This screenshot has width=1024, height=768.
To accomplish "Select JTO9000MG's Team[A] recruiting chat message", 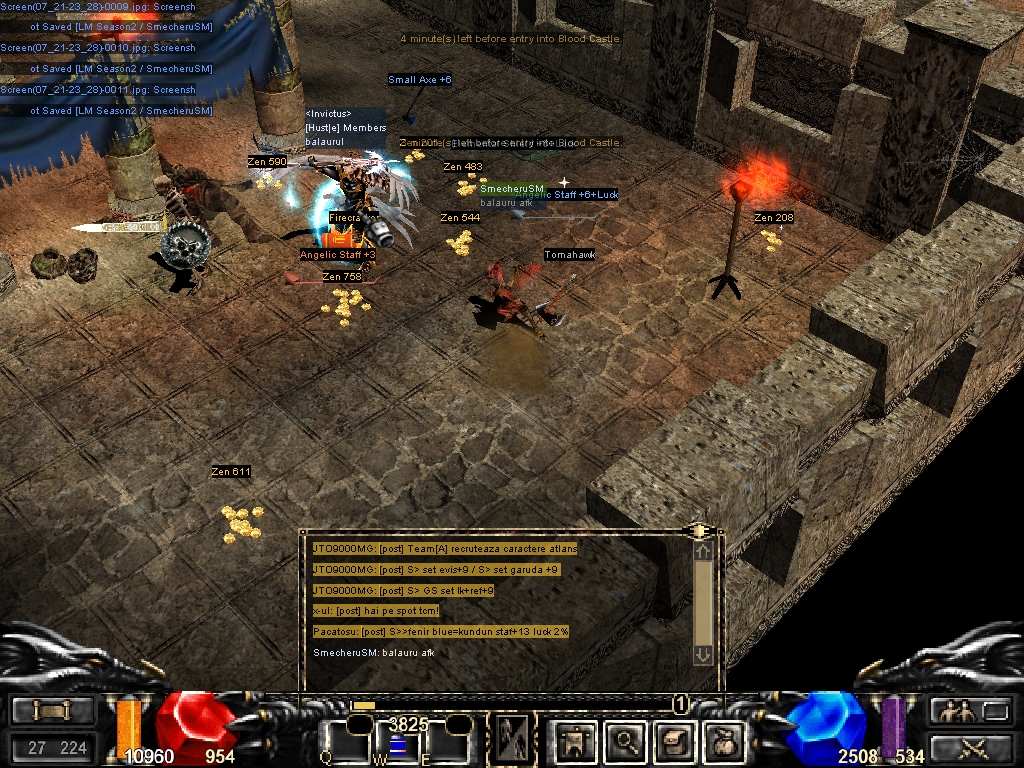I will pos(445,548).
